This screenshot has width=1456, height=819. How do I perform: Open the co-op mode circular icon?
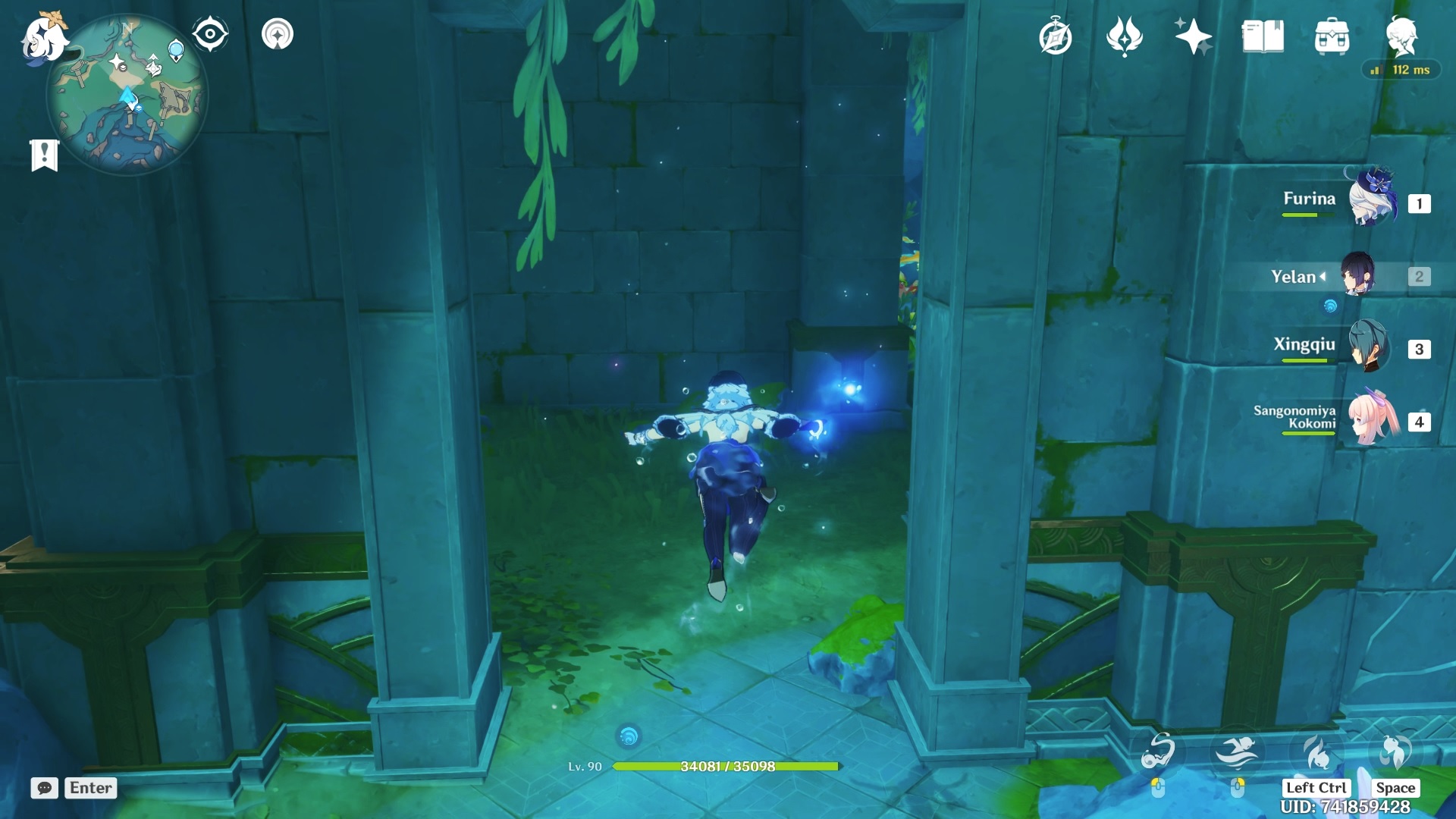(x=278, y=34)
